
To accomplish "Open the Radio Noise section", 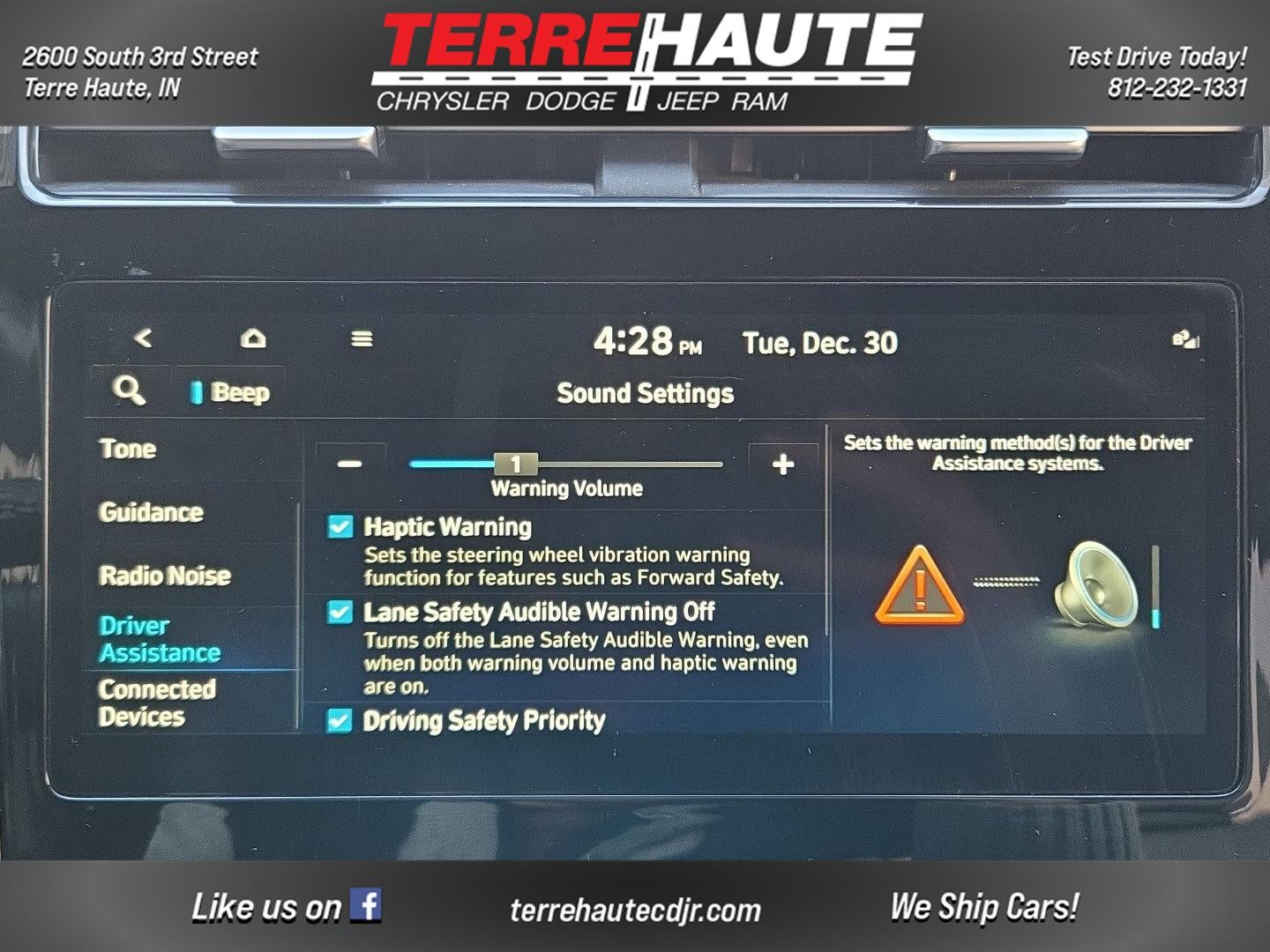I will (x=164, y=576).
